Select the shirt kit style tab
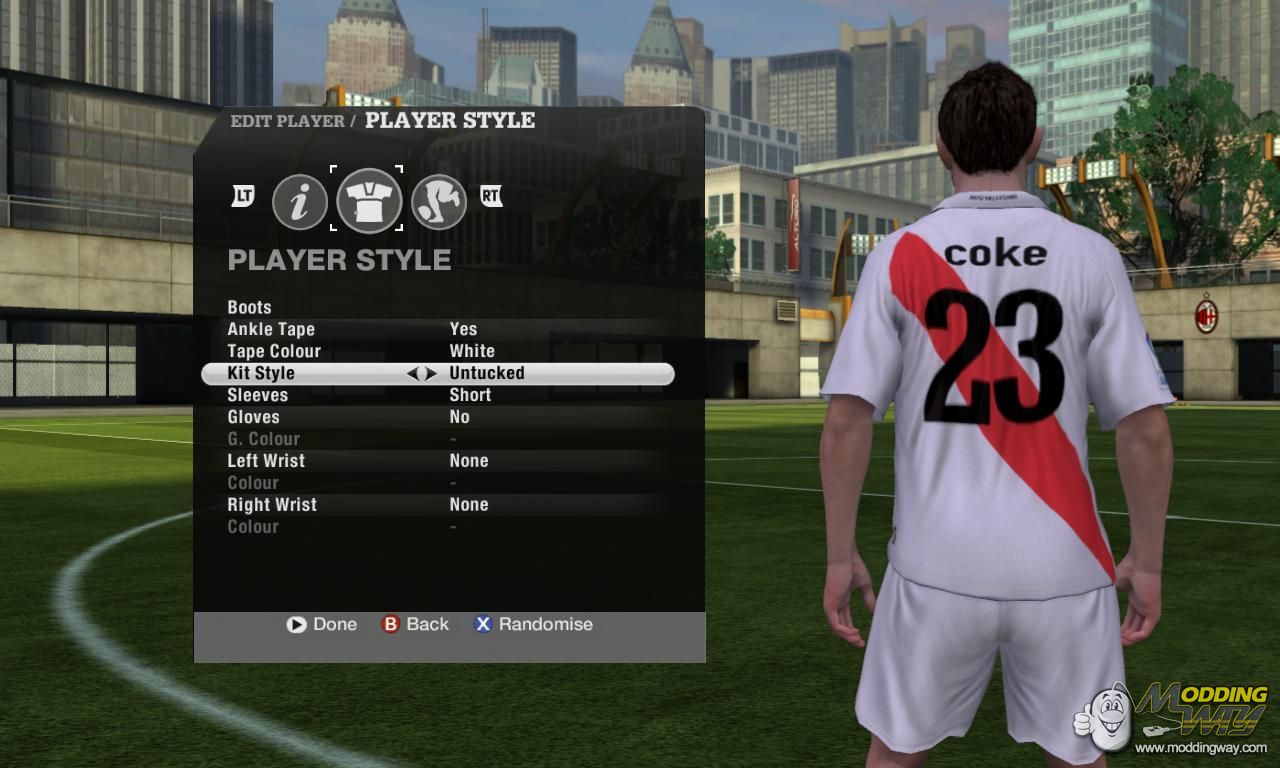The image size is (1280, 768). coord(369,200)
